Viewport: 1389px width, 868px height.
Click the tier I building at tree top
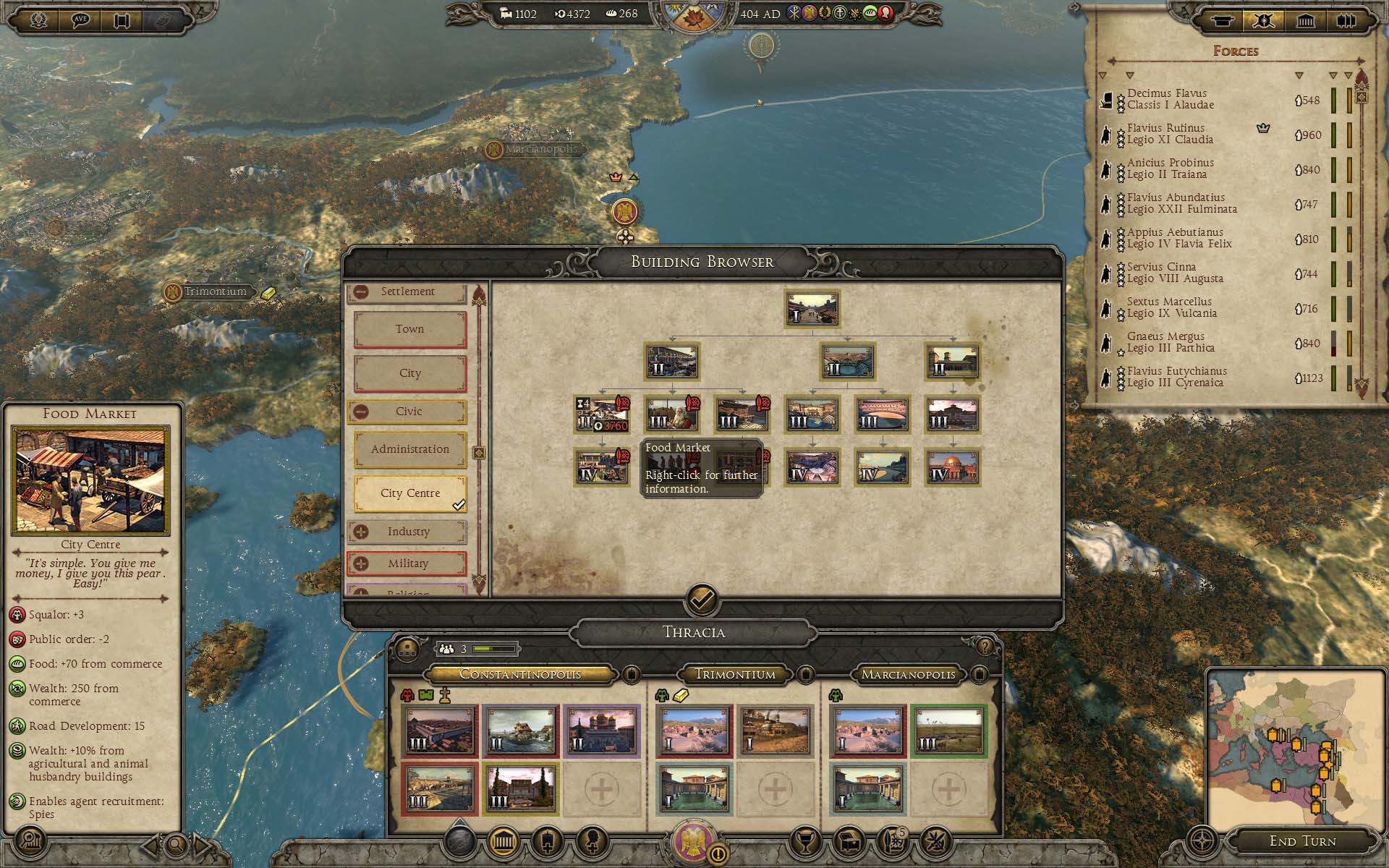point(812,309)
